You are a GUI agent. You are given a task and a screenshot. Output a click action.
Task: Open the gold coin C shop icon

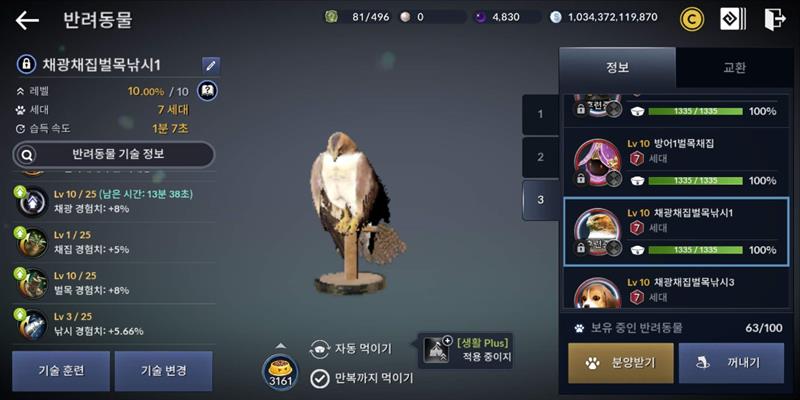692,18
